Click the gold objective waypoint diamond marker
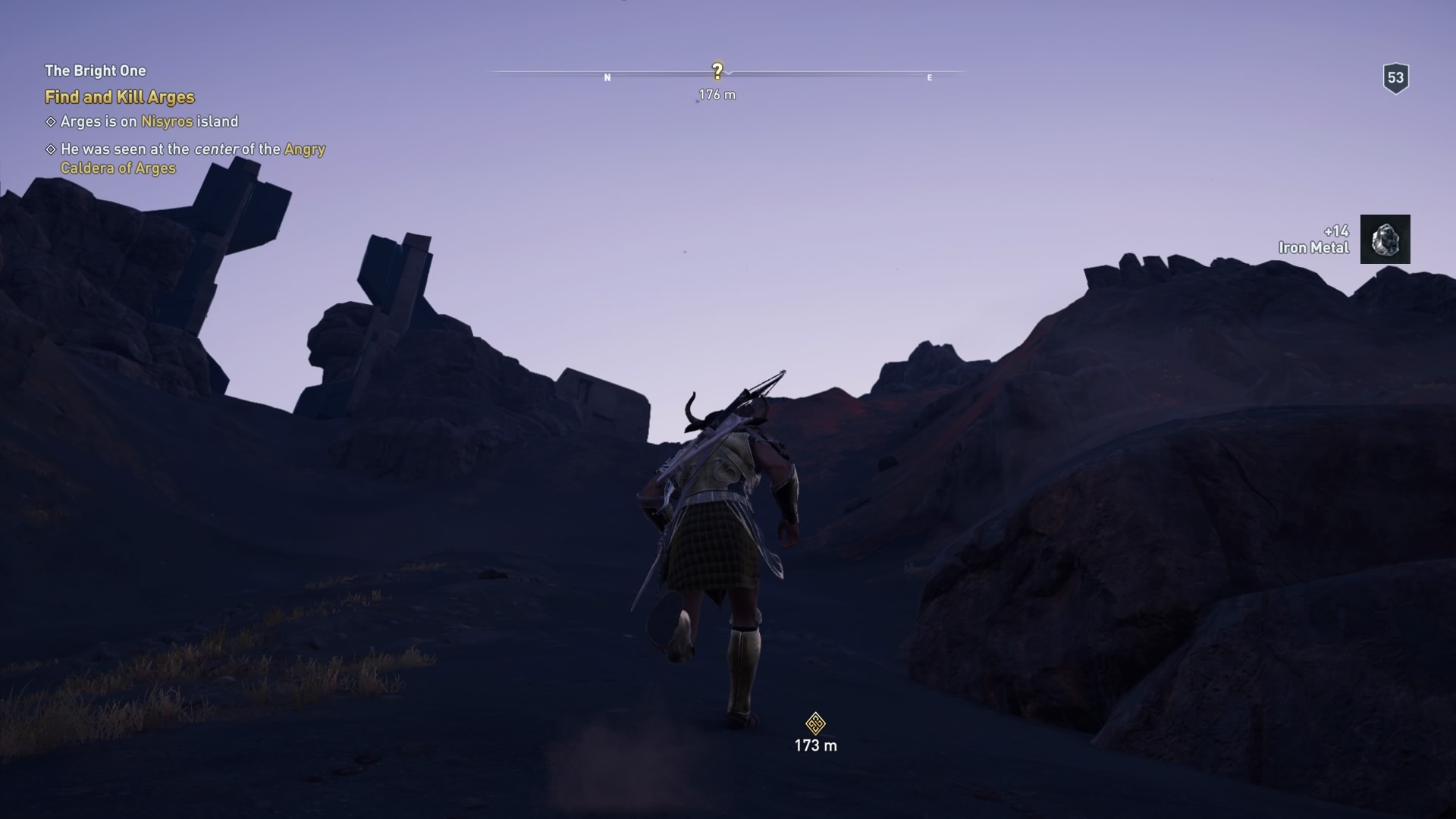The width and height of the screenshot is (1456, 819). point(814,723)
